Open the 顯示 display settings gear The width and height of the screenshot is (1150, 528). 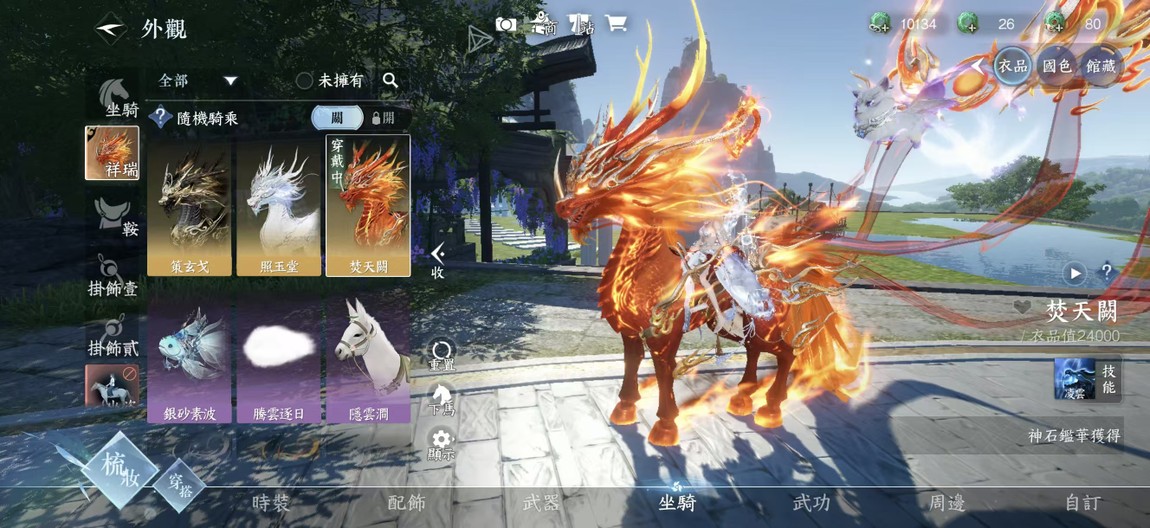coord(441,443)
